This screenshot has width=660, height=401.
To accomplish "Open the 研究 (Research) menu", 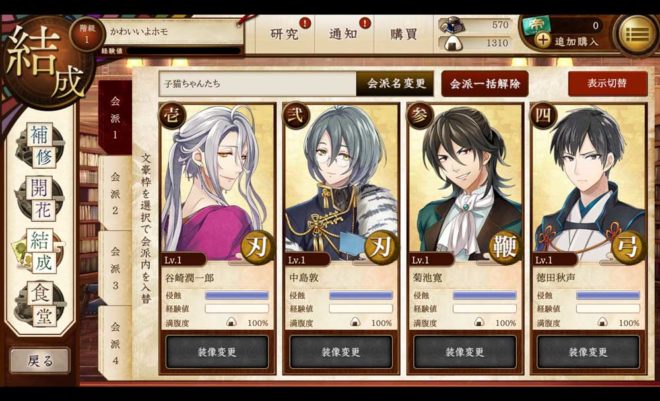I will (285, 34).
